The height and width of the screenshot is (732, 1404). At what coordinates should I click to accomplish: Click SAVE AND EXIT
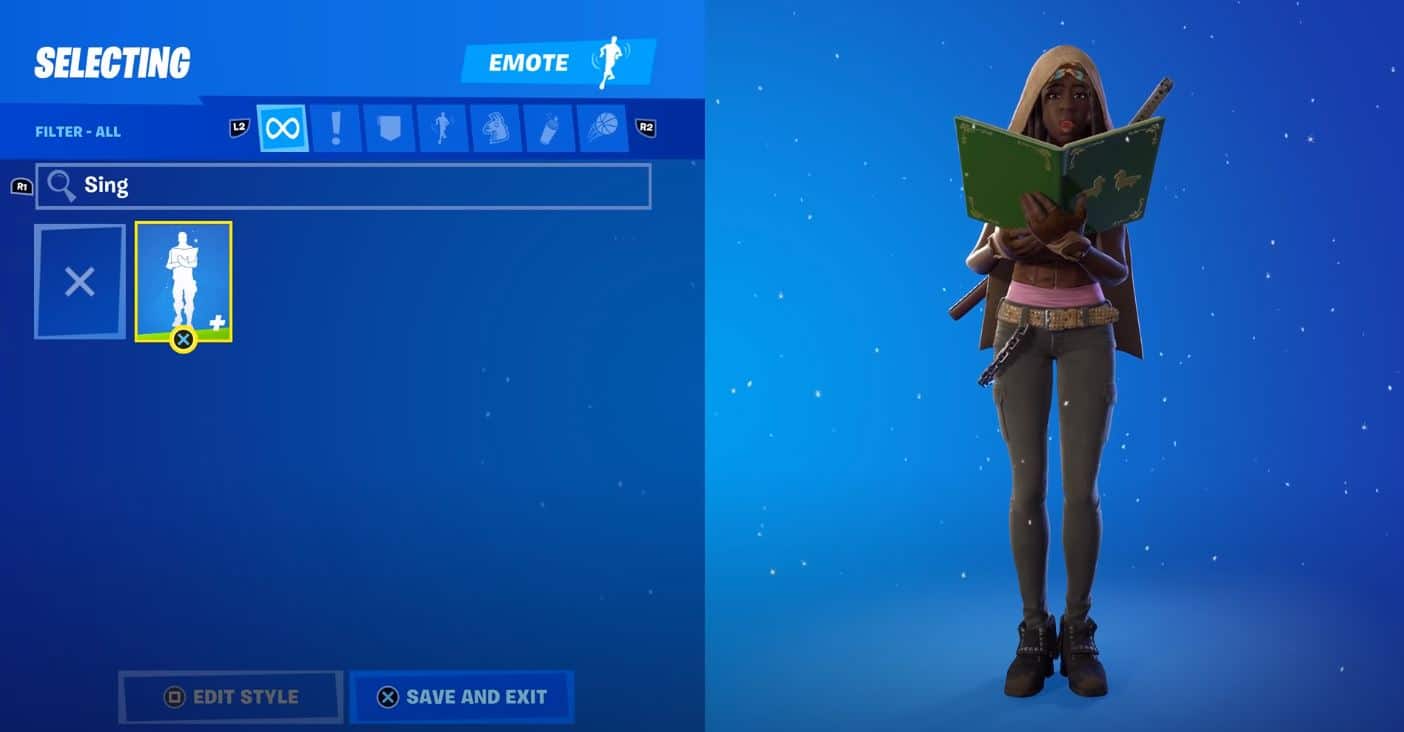pos(462,697)
